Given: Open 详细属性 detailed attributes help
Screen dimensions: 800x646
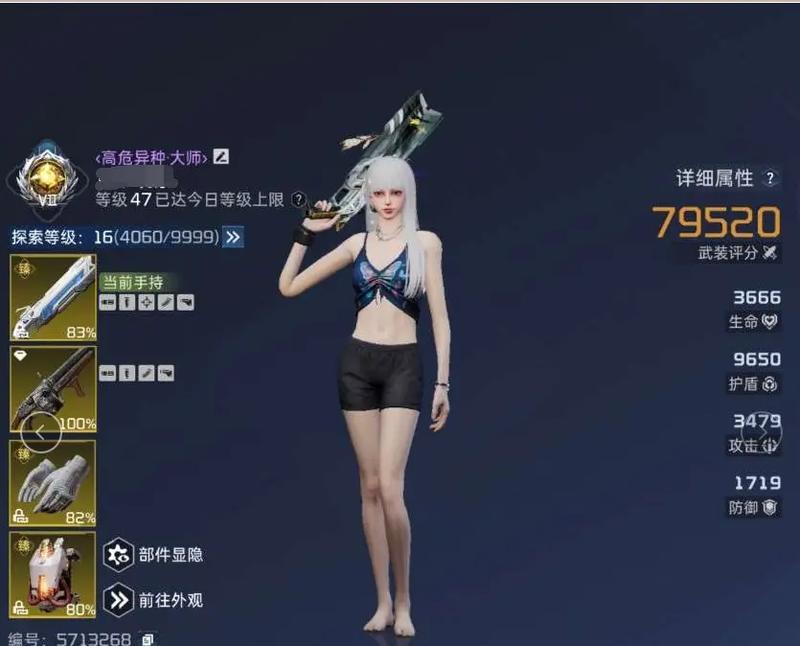Looking at the screenshot, I should coord(770,178).
